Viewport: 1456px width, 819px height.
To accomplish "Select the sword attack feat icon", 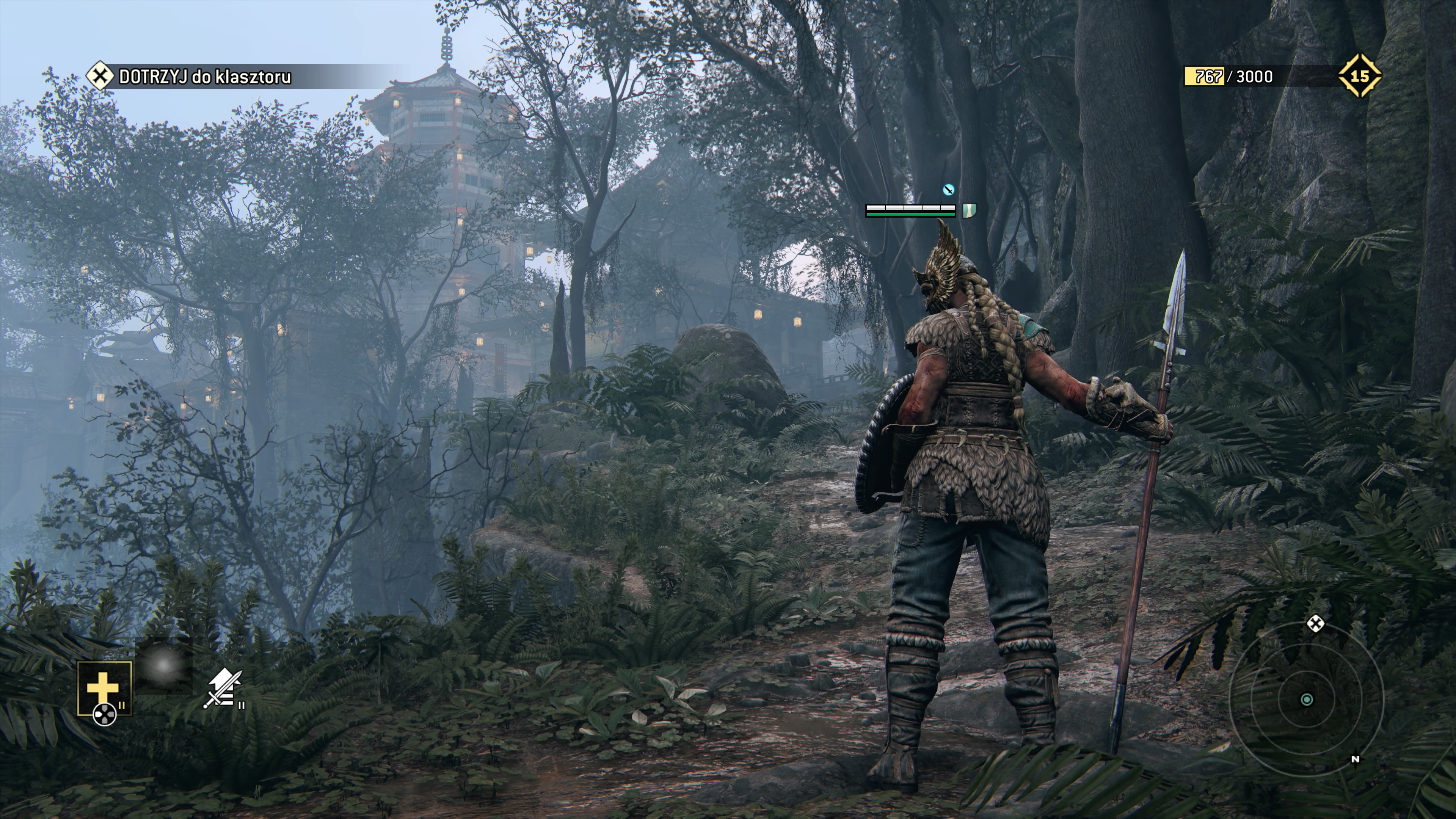I will (x=224, y=688).
